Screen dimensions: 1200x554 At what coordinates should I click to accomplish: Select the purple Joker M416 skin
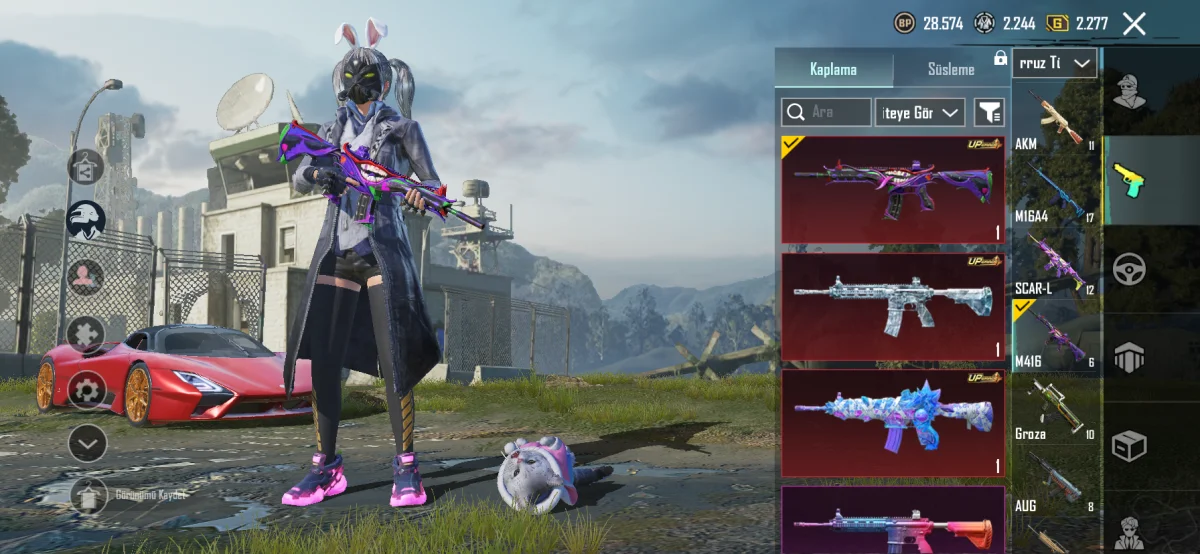point(892,190)
